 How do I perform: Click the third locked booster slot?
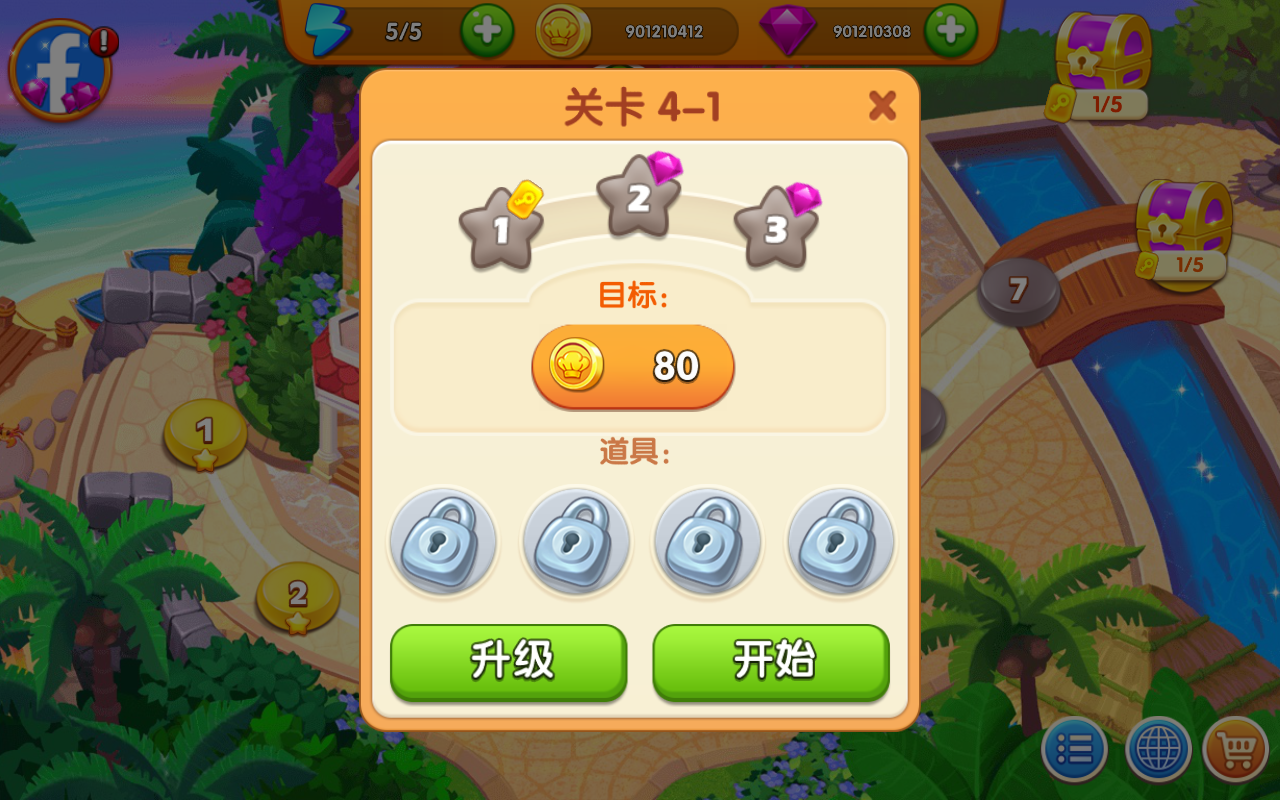point(708,542)
